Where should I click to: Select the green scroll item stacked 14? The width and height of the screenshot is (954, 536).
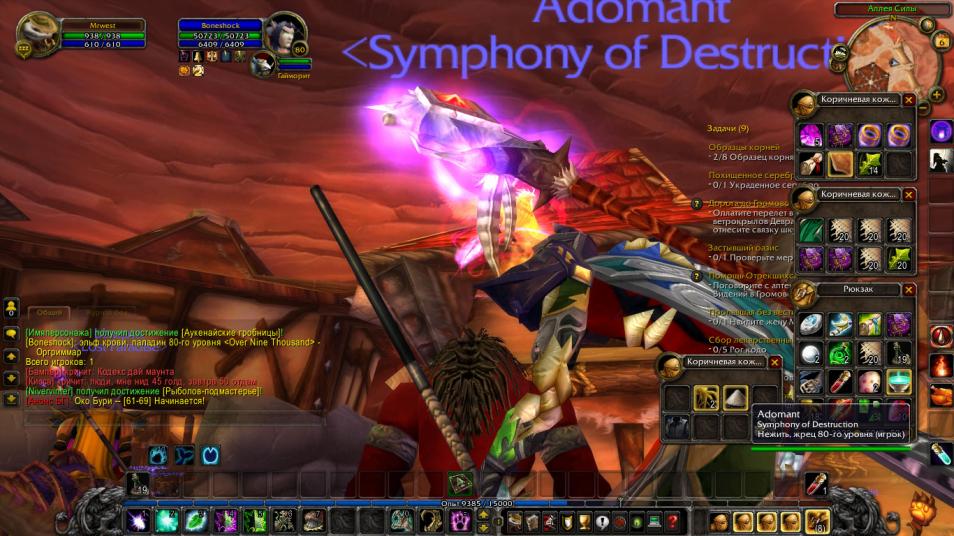coord(869,164)
